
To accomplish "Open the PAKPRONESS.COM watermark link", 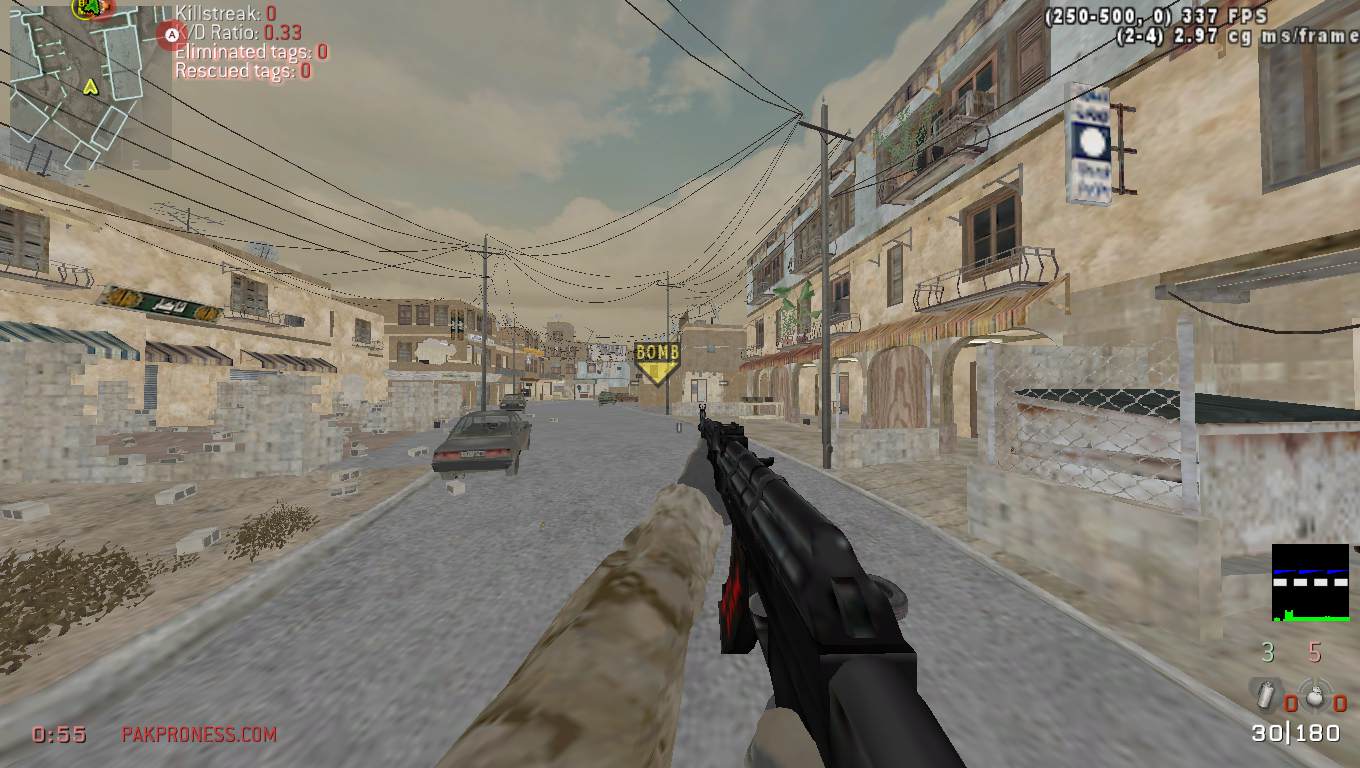I will coord(199,734).
